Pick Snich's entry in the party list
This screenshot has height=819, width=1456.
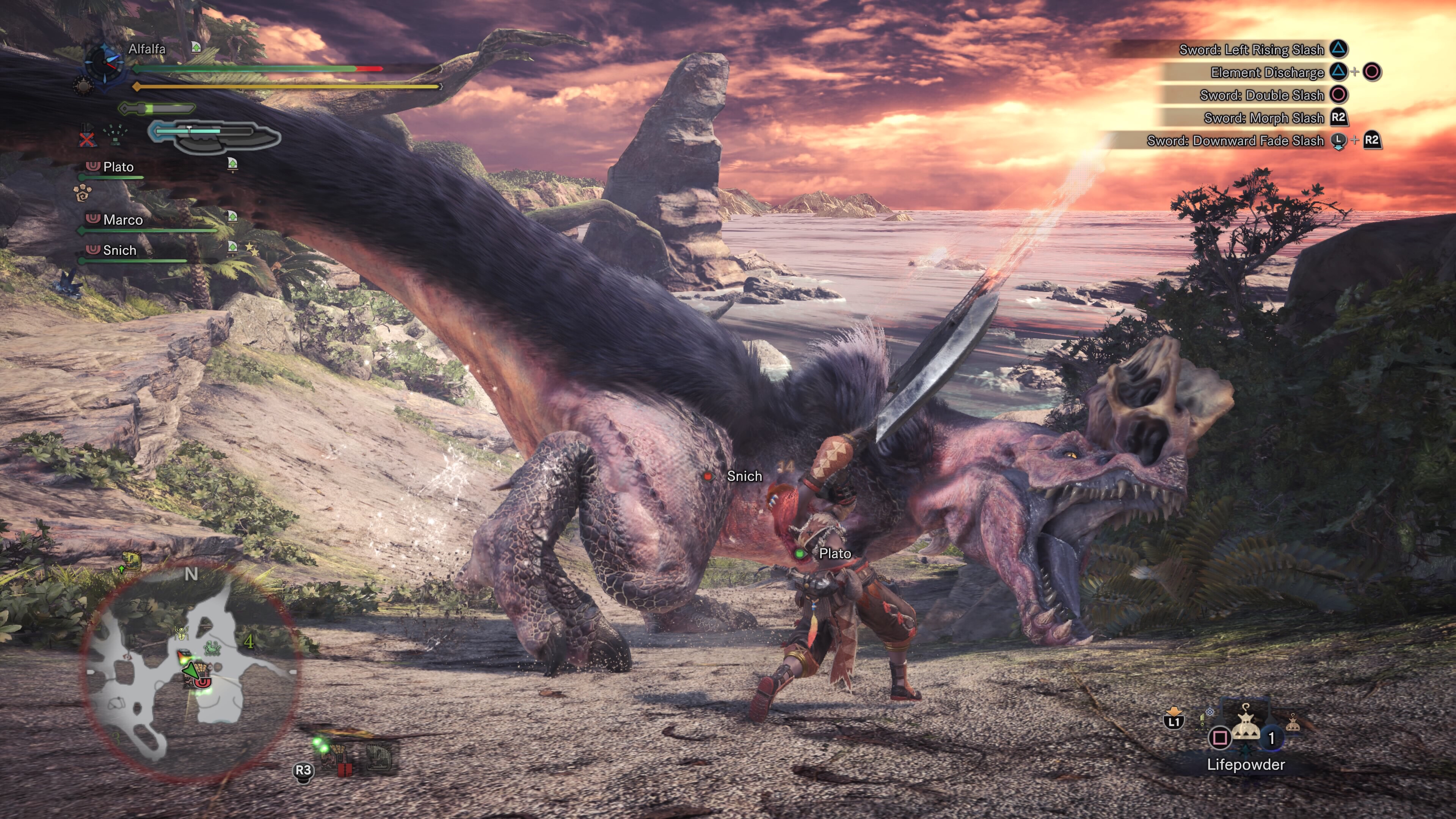[119, 250]
